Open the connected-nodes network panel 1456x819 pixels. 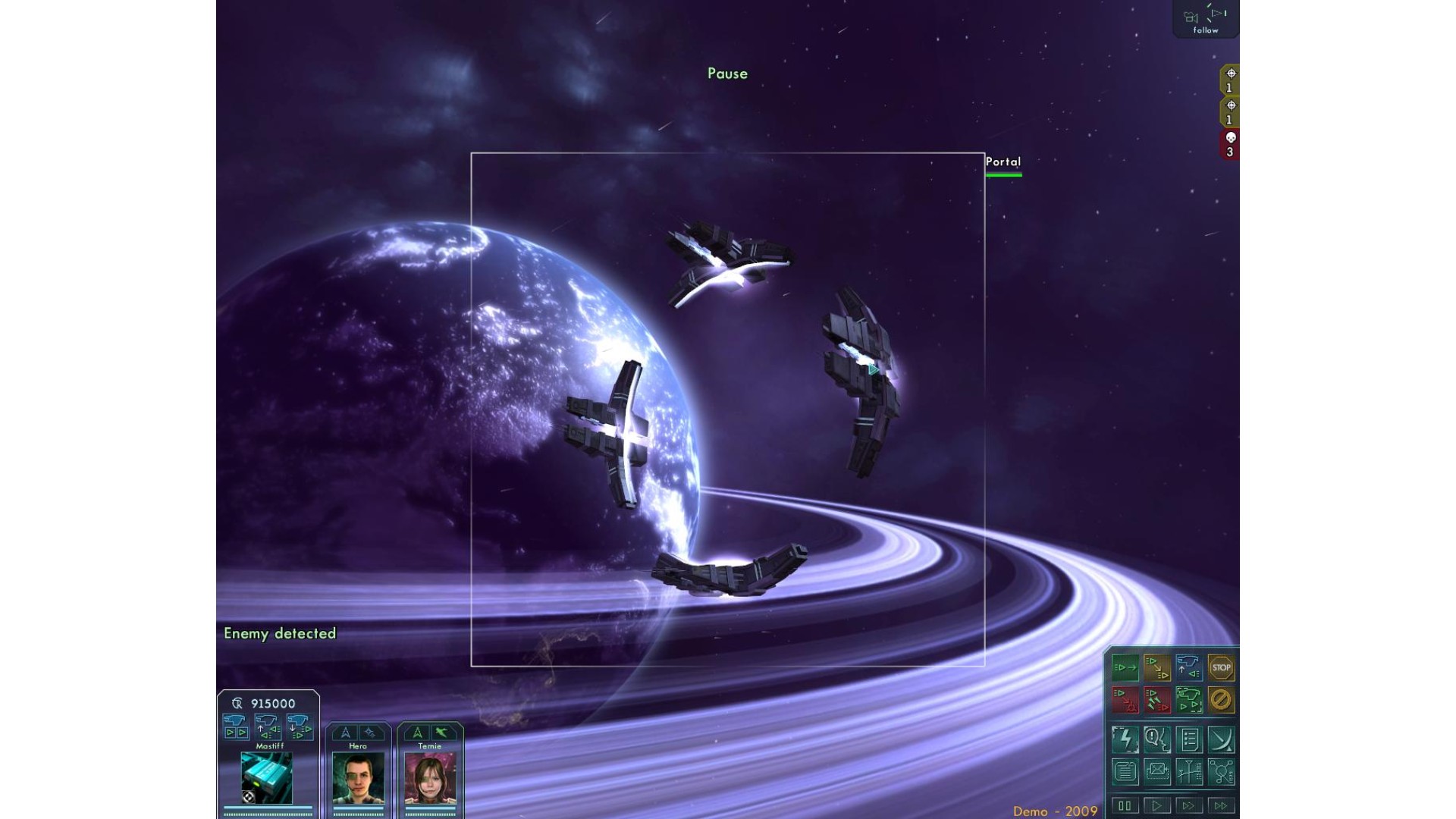[1221, 772]
